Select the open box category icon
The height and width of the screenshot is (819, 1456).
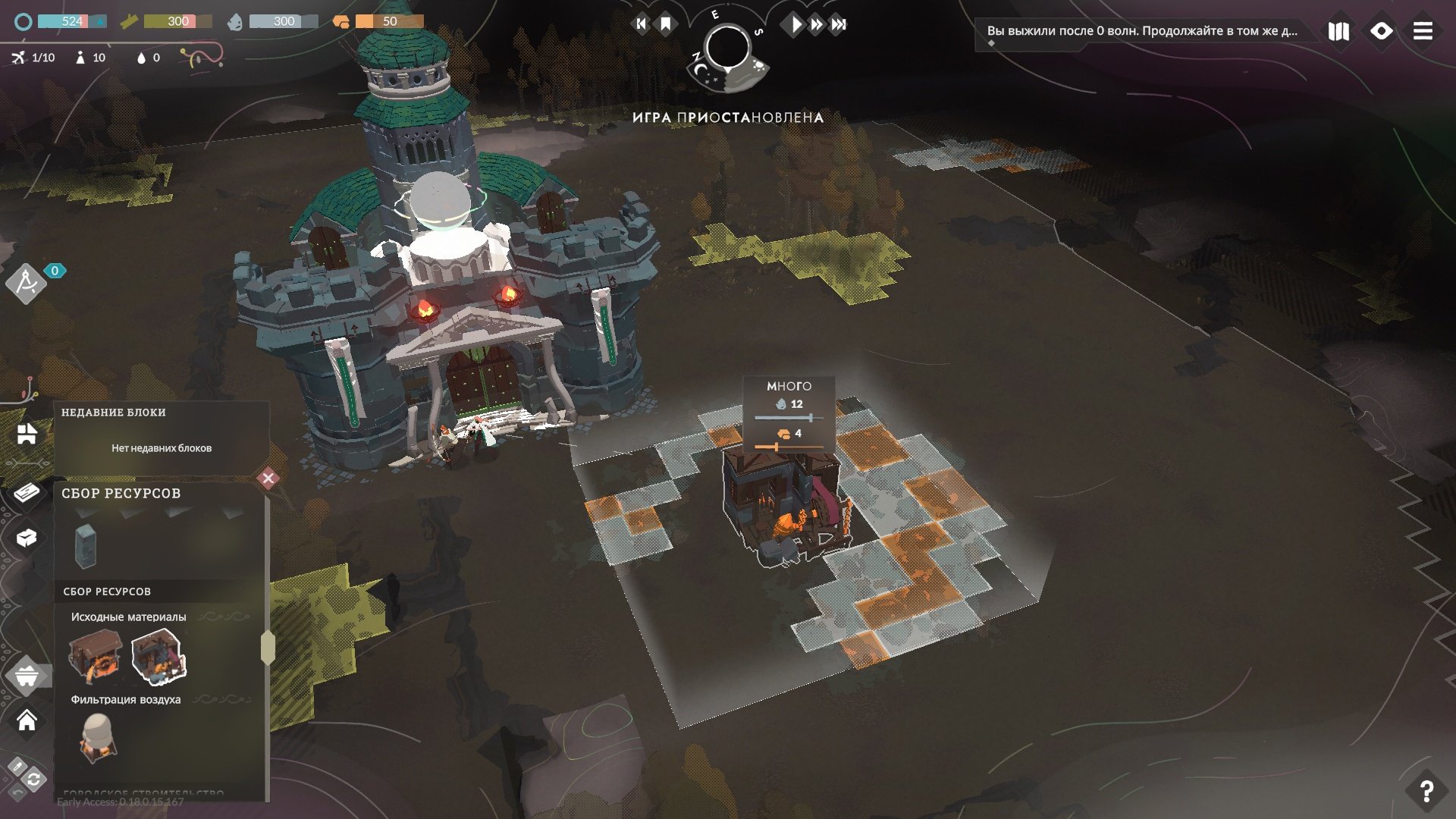point(27,538)
